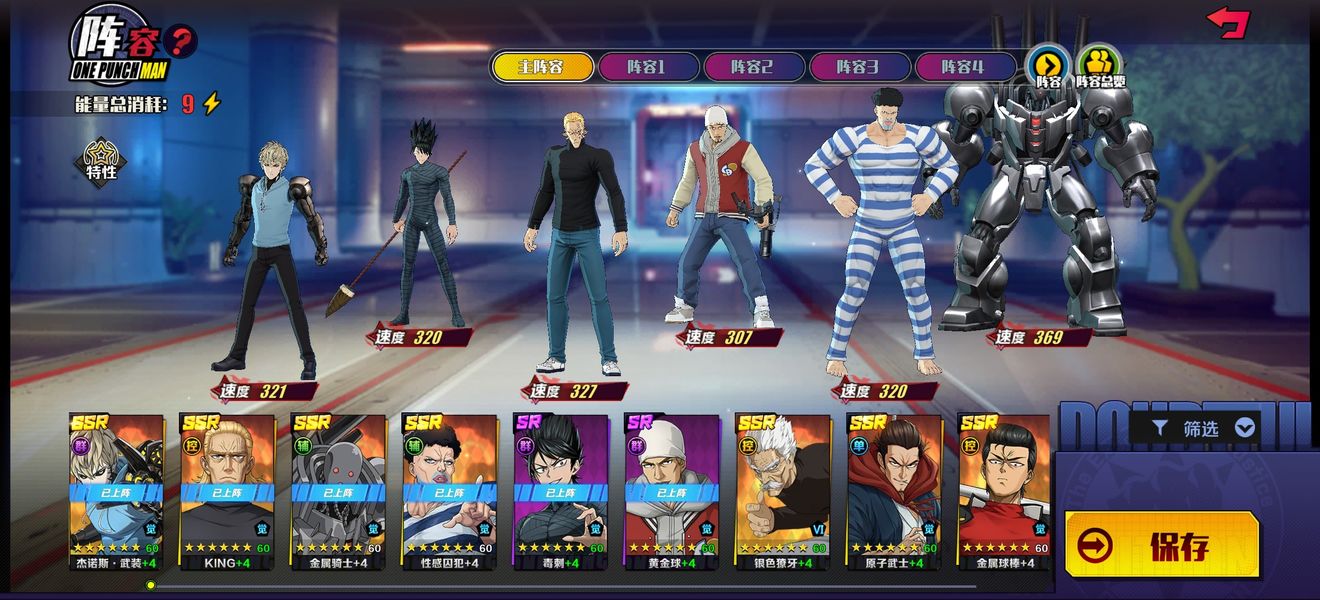Show the 阵容4 lineup
1320x600 pixels.
963,67
